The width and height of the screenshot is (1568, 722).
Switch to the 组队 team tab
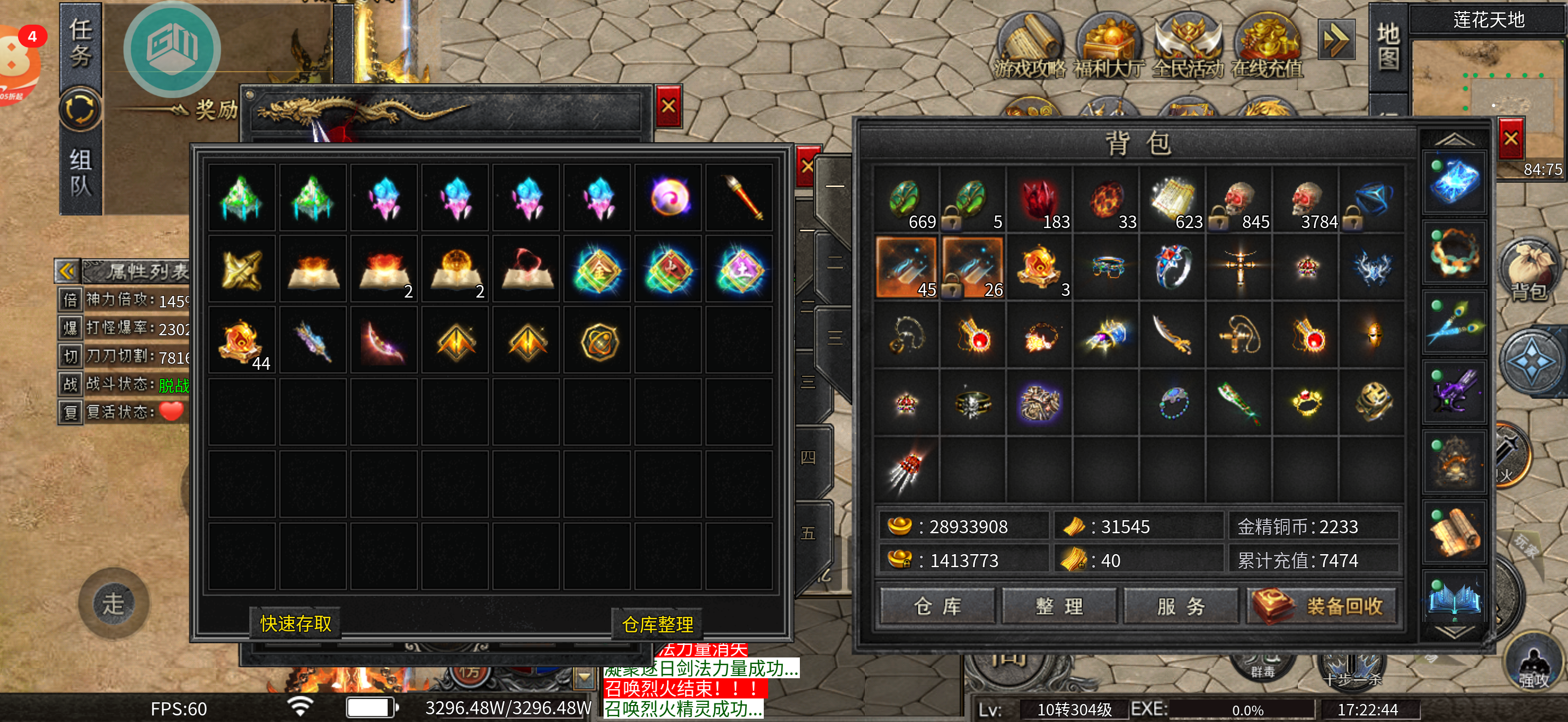80,173
